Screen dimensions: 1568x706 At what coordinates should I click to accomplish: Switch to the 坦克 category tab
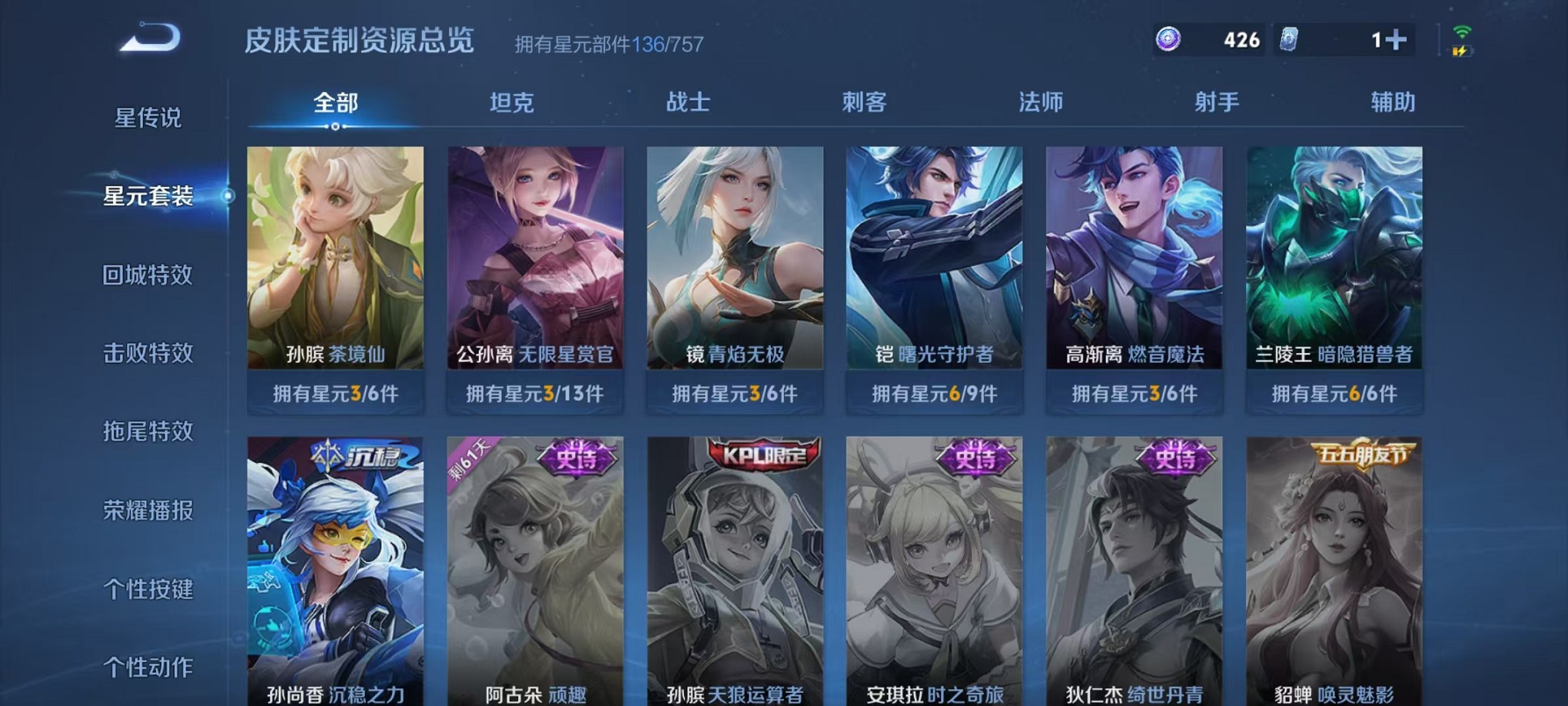pyautogui.click(x=510, y=101)
